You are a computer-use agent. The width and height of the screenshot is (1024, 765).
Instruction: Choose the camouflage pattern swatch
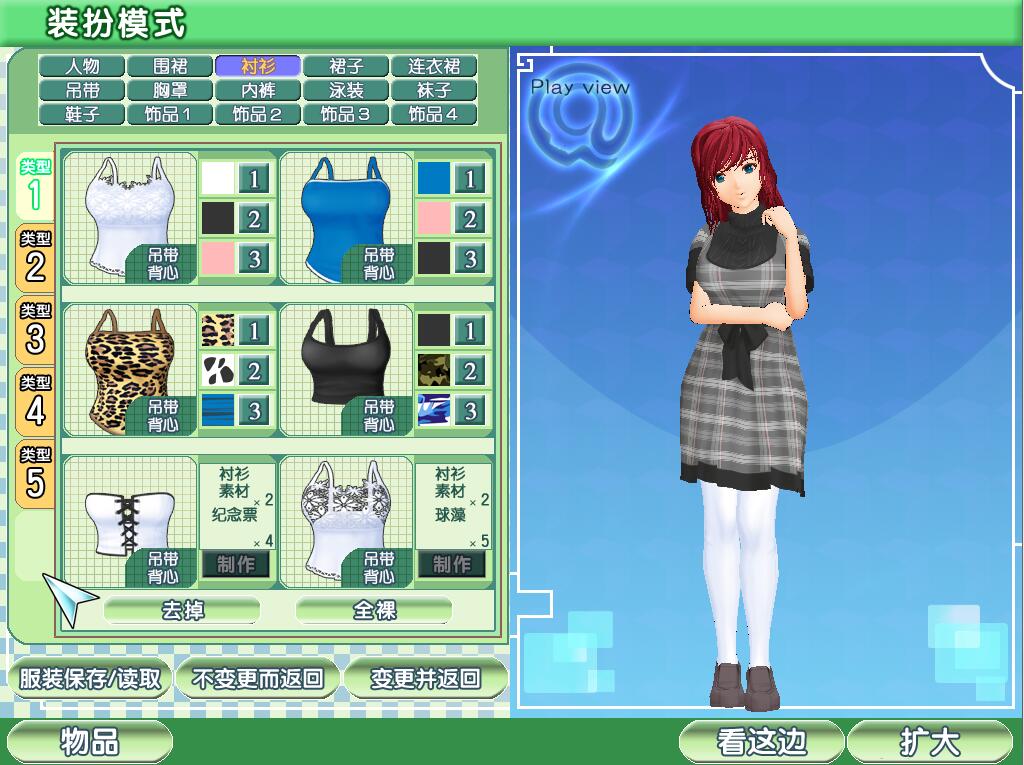(x=434, y=370)
